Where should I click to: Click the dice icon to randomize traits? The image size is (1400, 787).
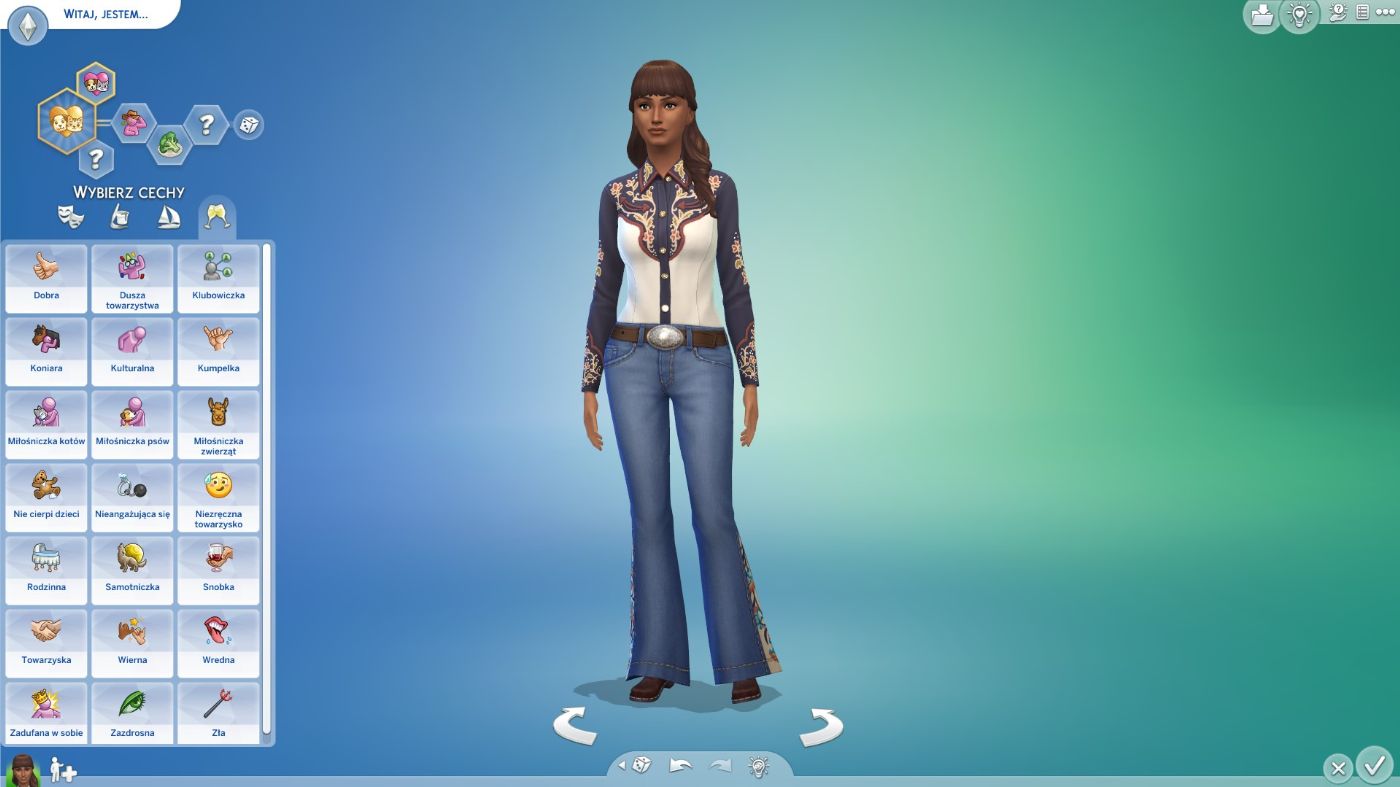click(x=248, y=124)
